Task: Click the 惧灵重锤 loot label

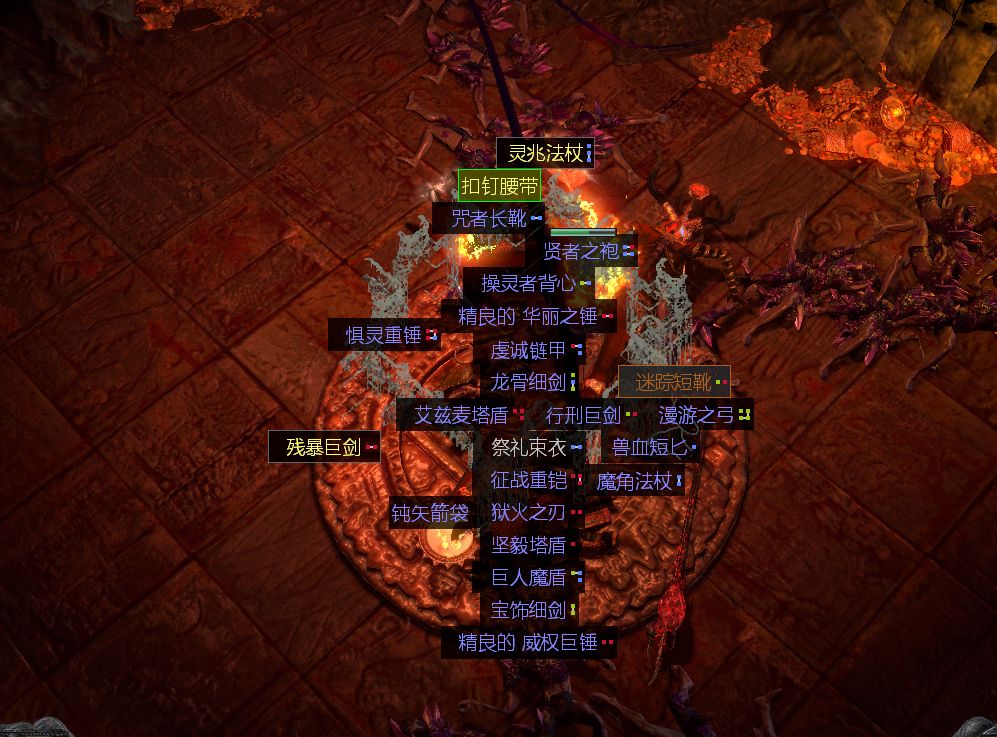Action: coord(384,335)
